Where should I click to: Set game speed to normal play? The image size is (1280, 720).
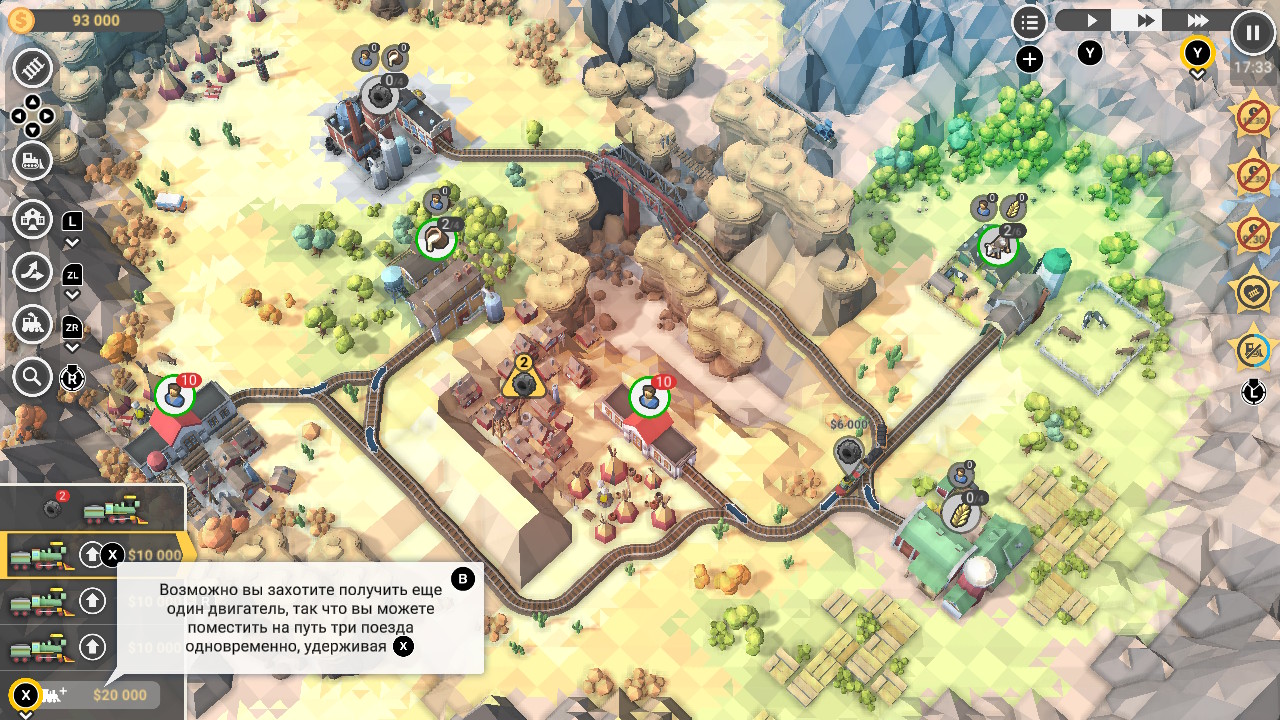coord(1092,20)
